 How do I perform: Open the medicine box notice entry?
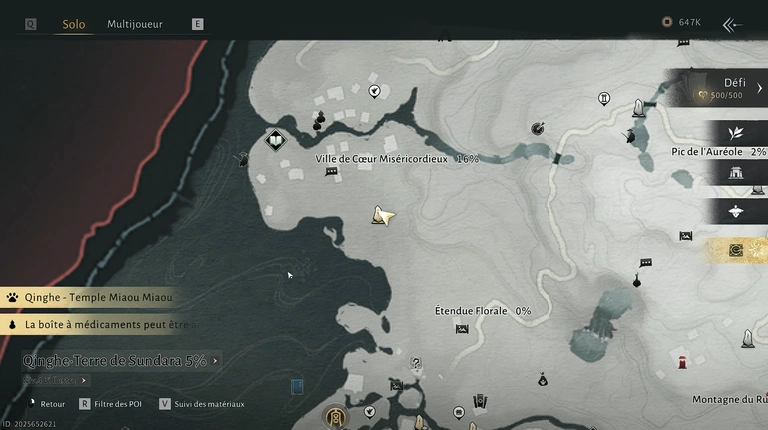coord(100,324)
